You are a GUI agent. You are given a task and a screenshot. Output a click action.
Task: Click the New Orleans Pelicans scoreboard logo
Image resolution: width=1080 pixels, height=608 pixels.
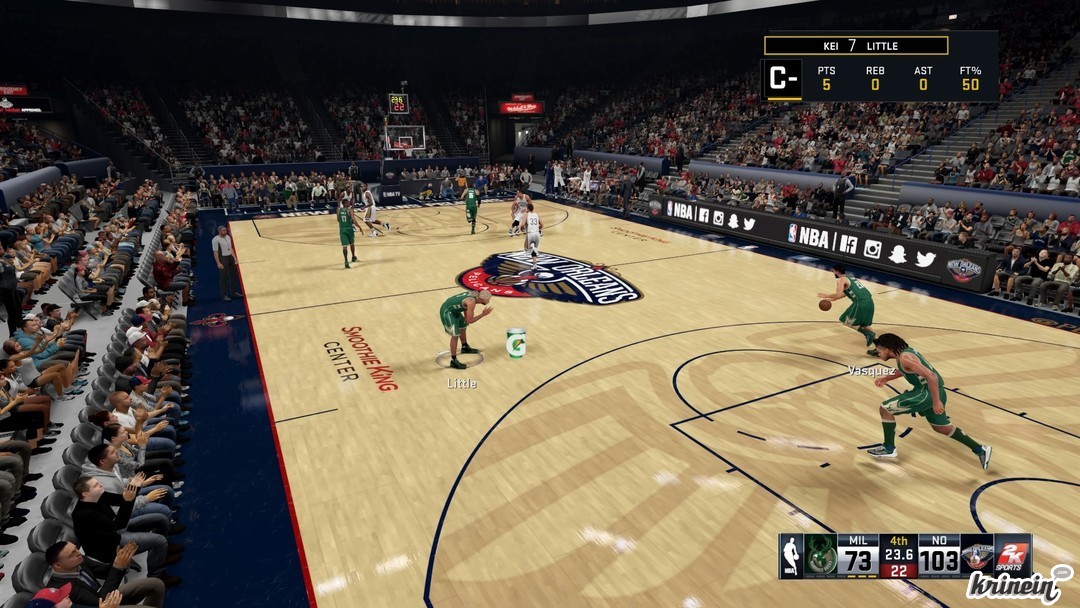[977, 555]
